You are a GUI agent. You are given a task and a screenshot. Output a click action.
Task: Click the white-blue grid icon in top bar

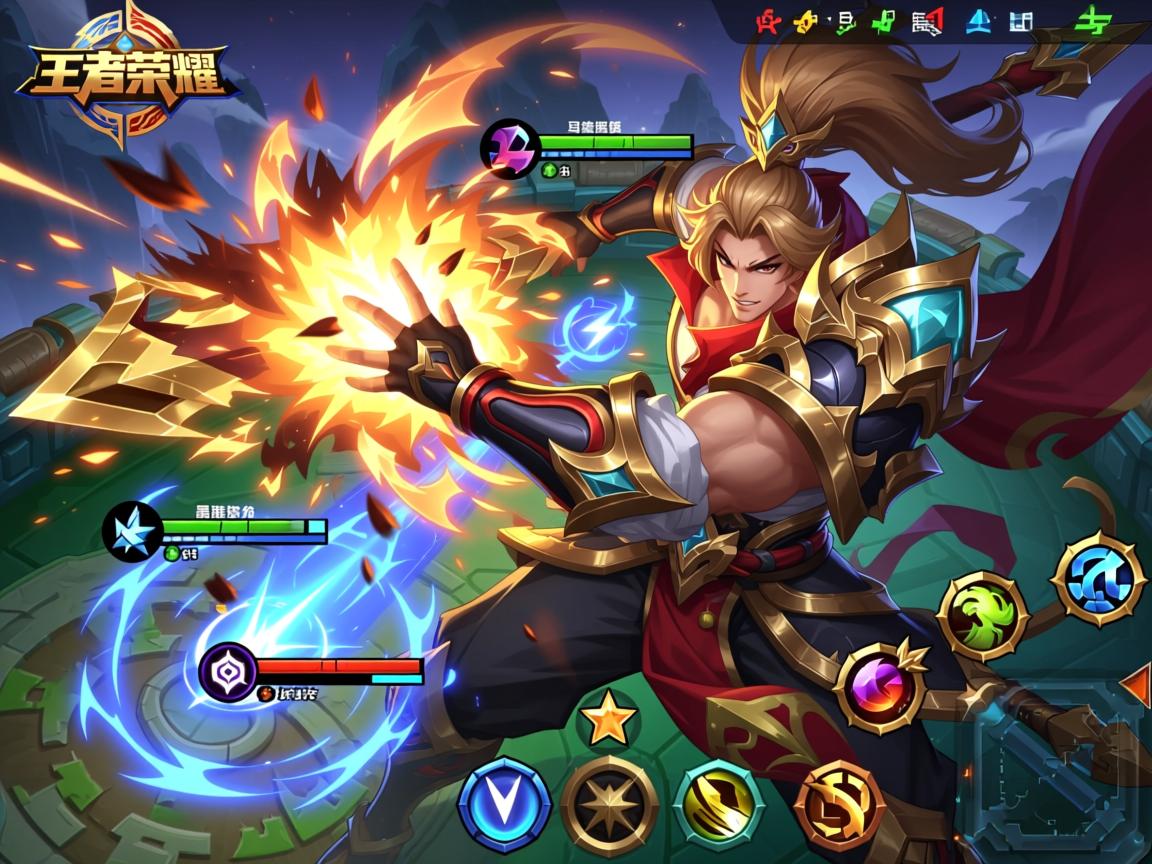pyautogui.click(x=1020, y=22)
